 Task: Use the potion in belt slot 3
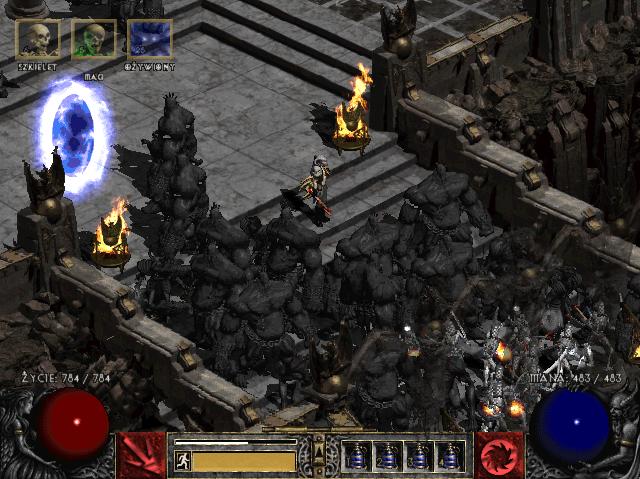coord(419,456)
